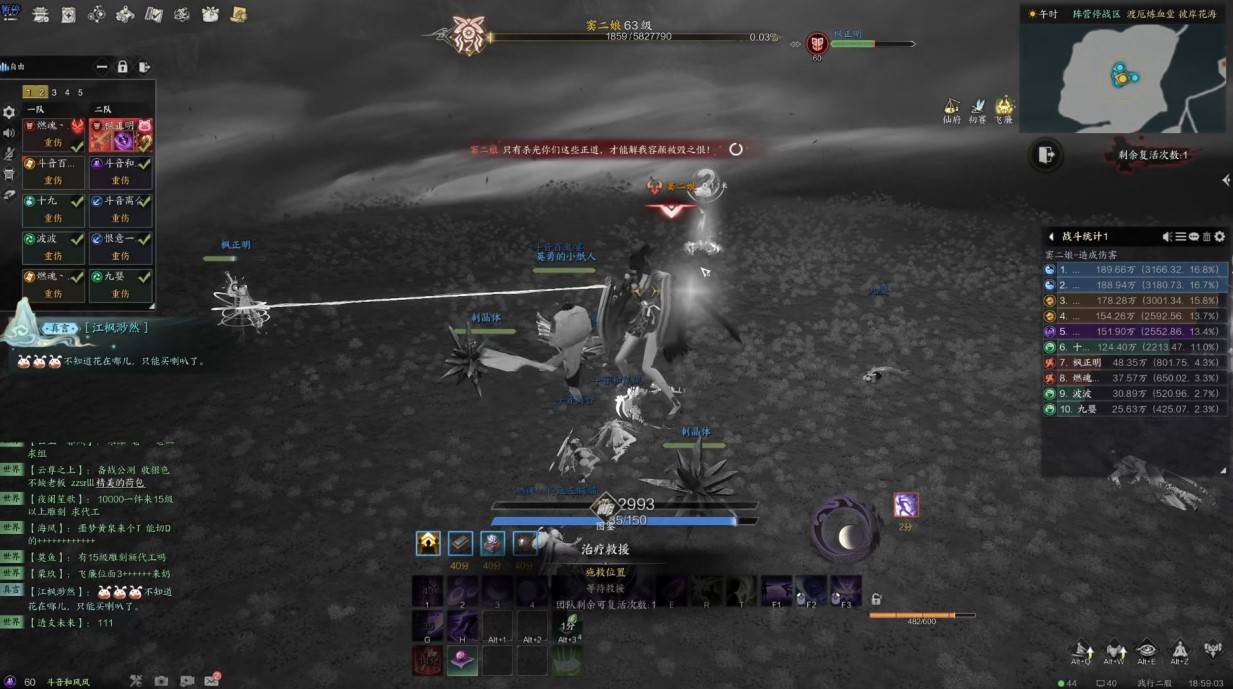The width and height of the screenshot is (1233, 689).
Task: Switch to raid group tab 3
Action: [x=55, y=92]
